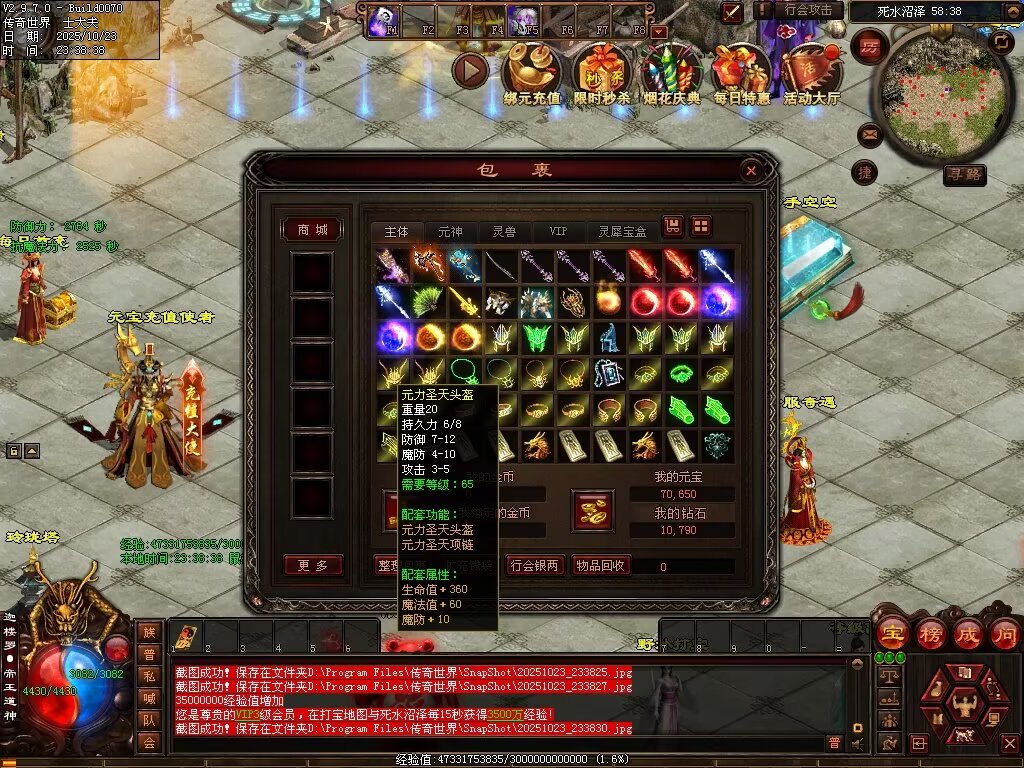The width and height of the screenshot is (1024, 768).
Task: Click the 寻路 pathfinding button
Action: [964, 175]
